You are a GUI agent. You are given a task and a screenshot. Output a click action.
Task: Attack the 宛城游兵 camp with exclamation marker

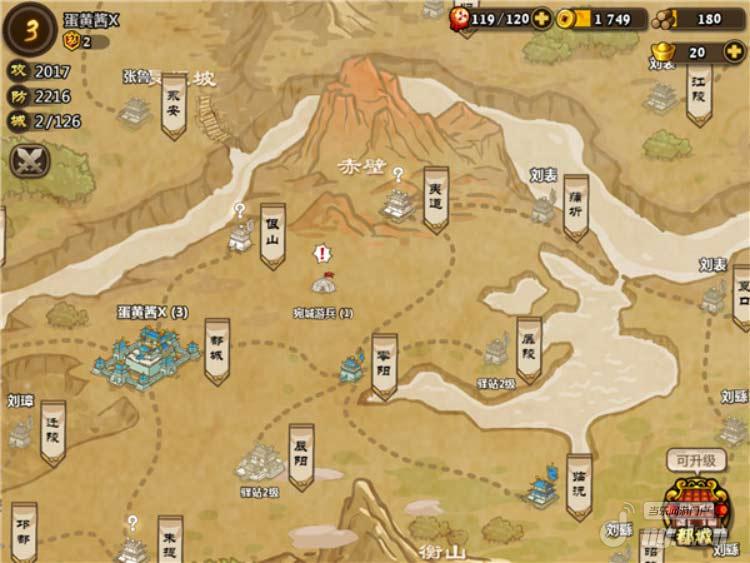click(322, 283)
